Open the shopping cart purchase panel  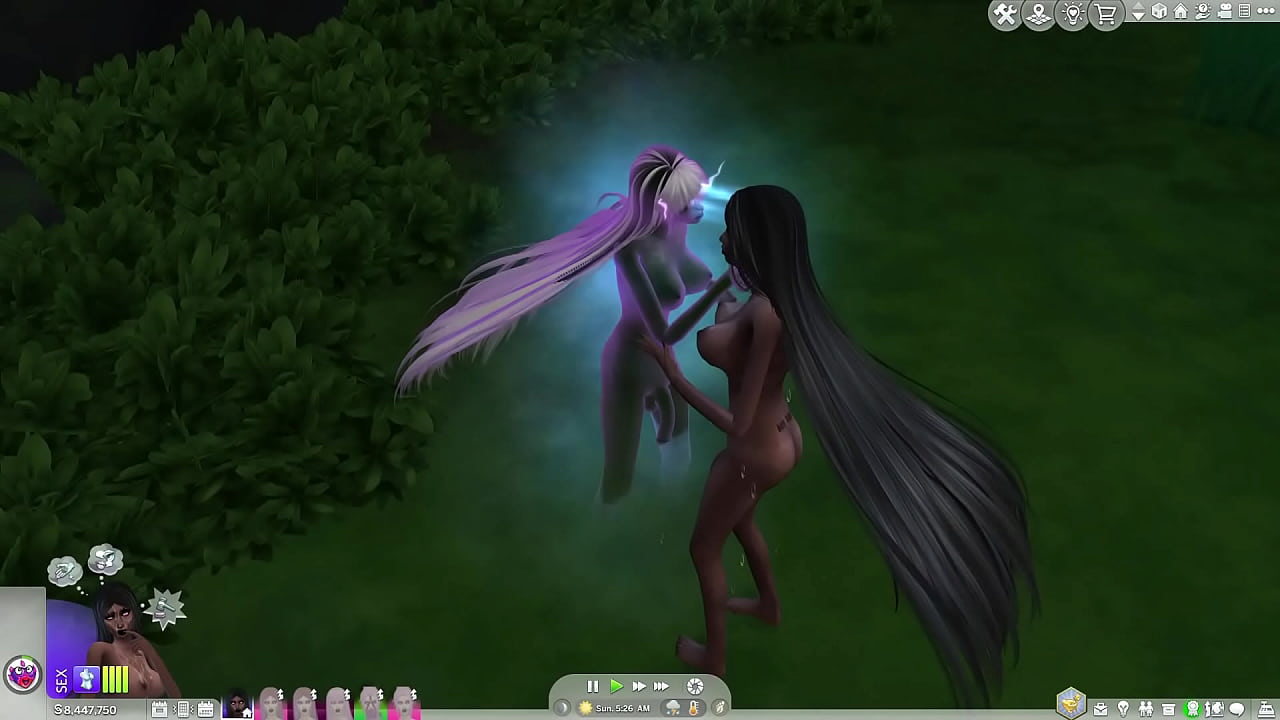(1105, 12)
